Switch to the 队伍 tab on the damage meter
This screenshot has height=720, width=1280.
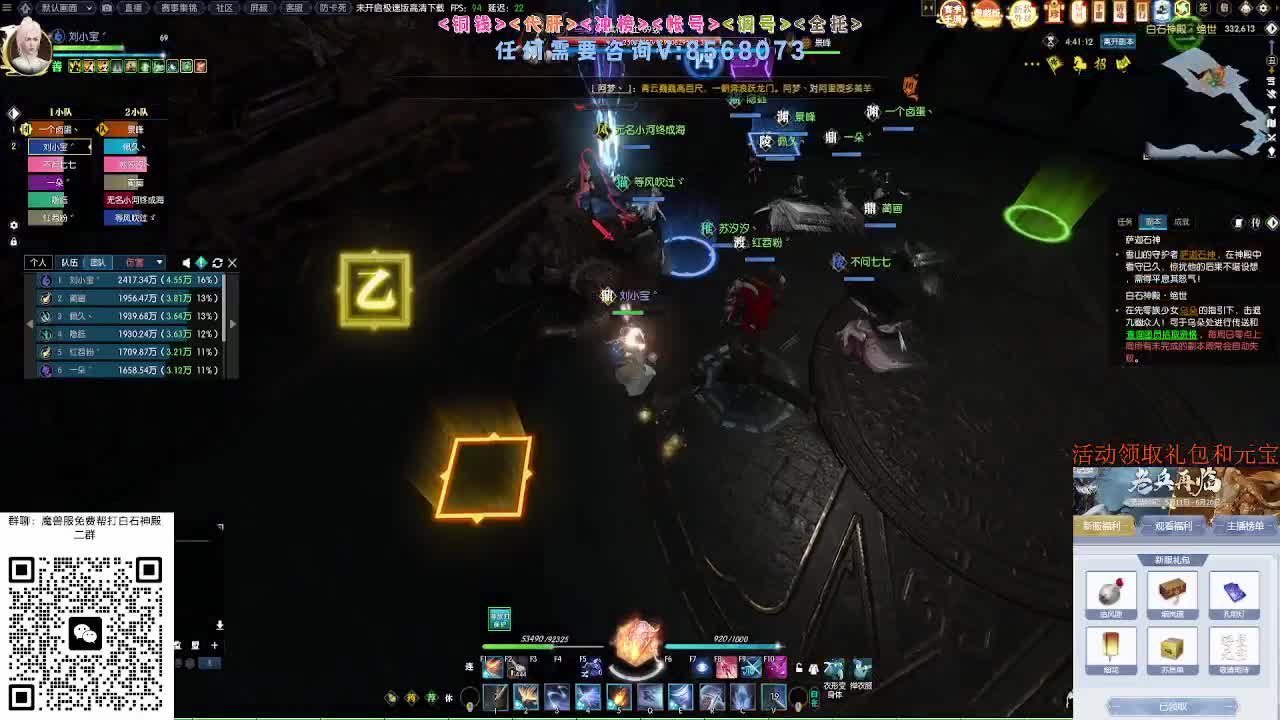[x=69, y=262]
